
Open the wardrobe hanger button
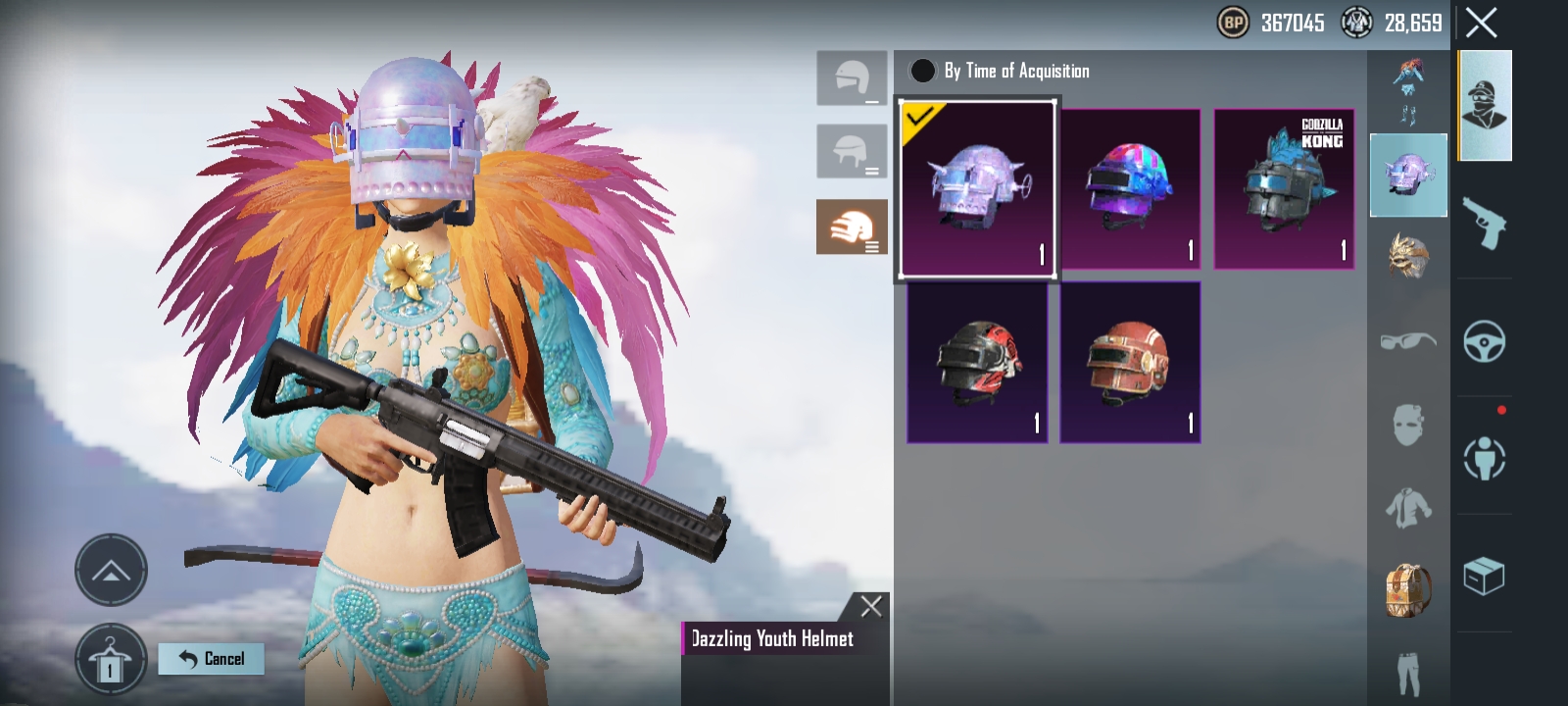pos(110,660)
